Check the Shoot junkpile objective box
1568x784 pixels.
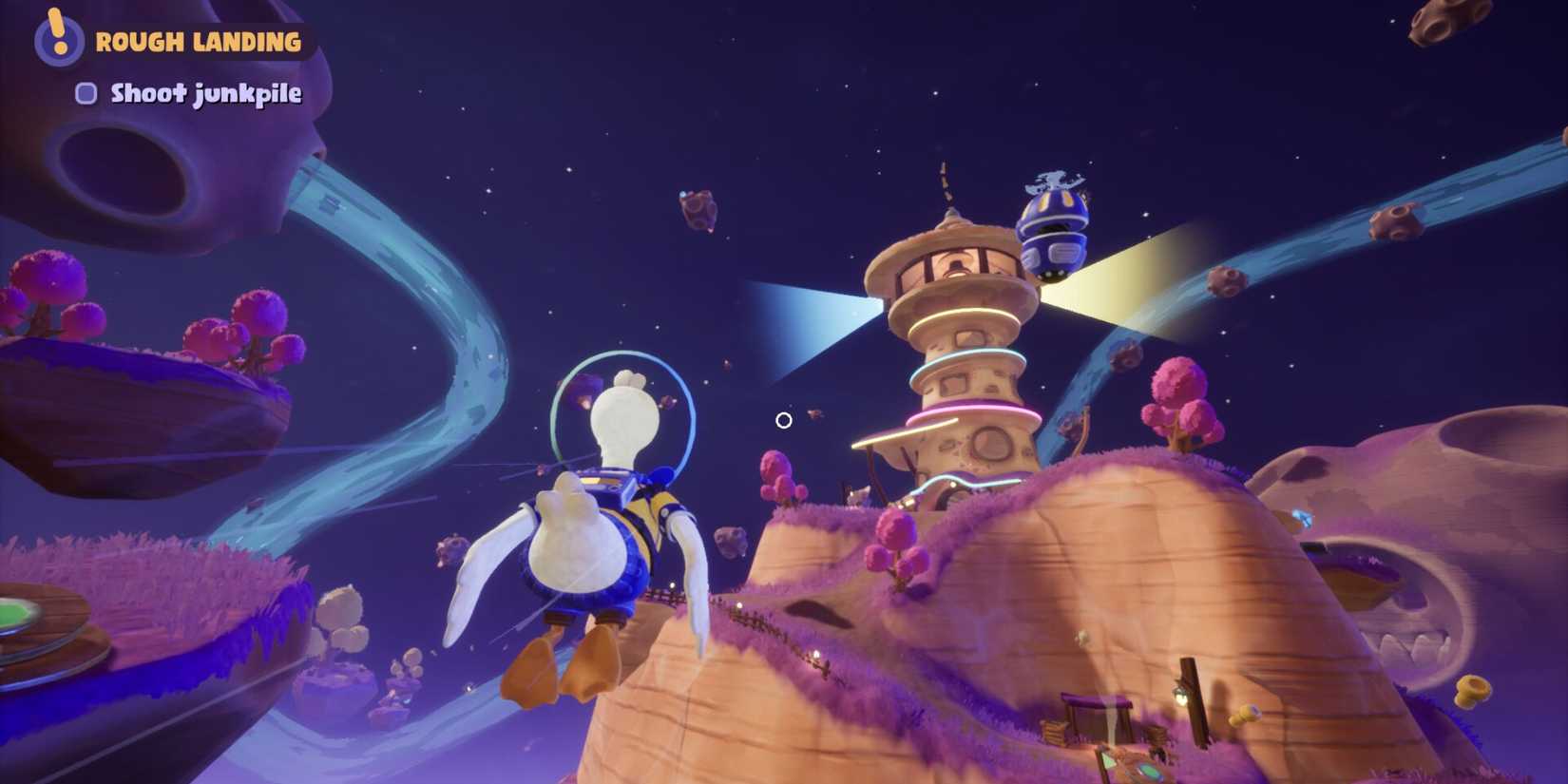pyautogui.click(x=87, y=93)
